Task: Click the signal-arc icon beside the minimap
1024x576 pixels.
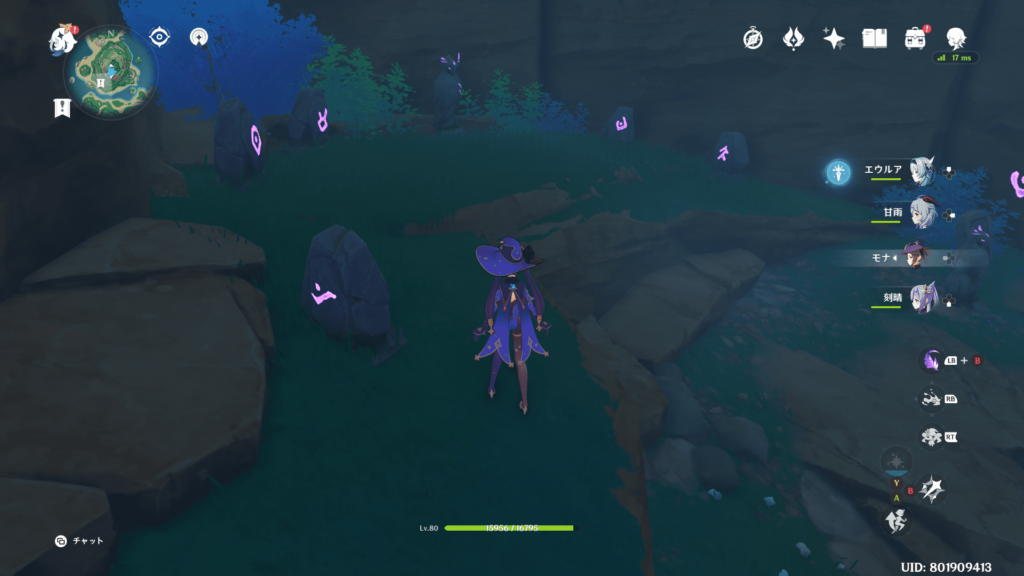Action: (198, 37)
